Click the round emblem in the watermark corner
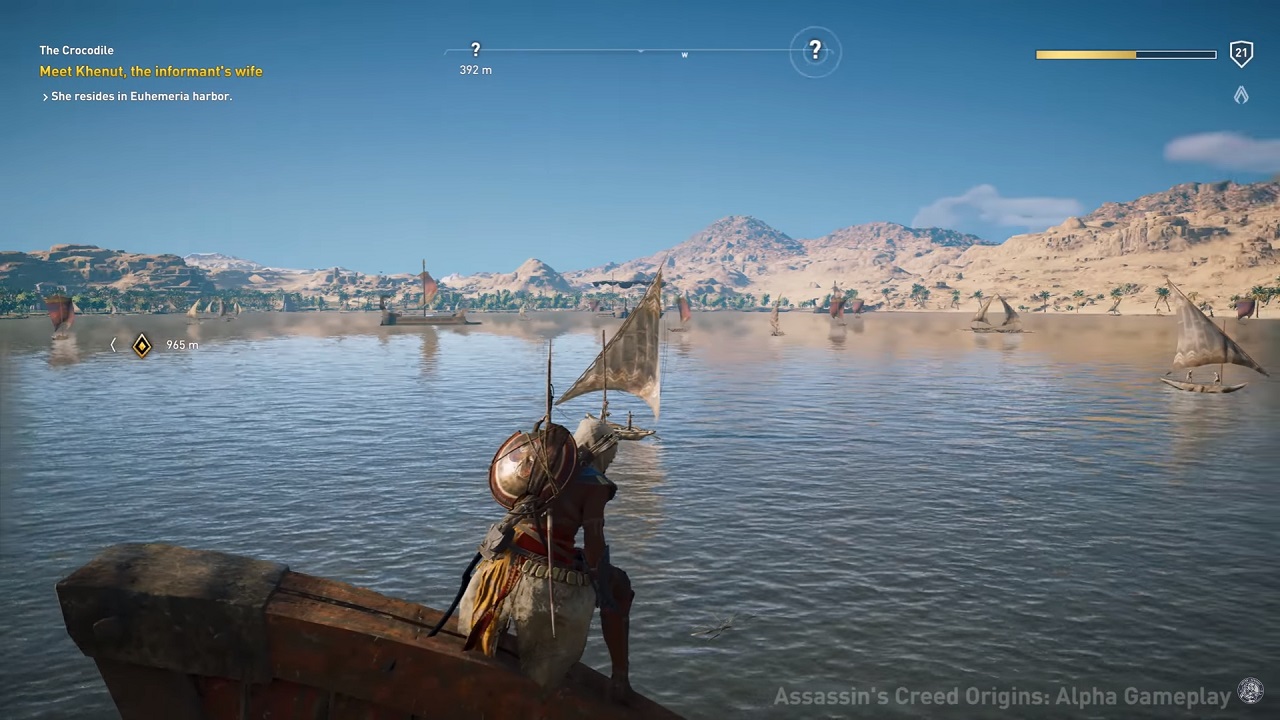 [x=1251, y=692]
